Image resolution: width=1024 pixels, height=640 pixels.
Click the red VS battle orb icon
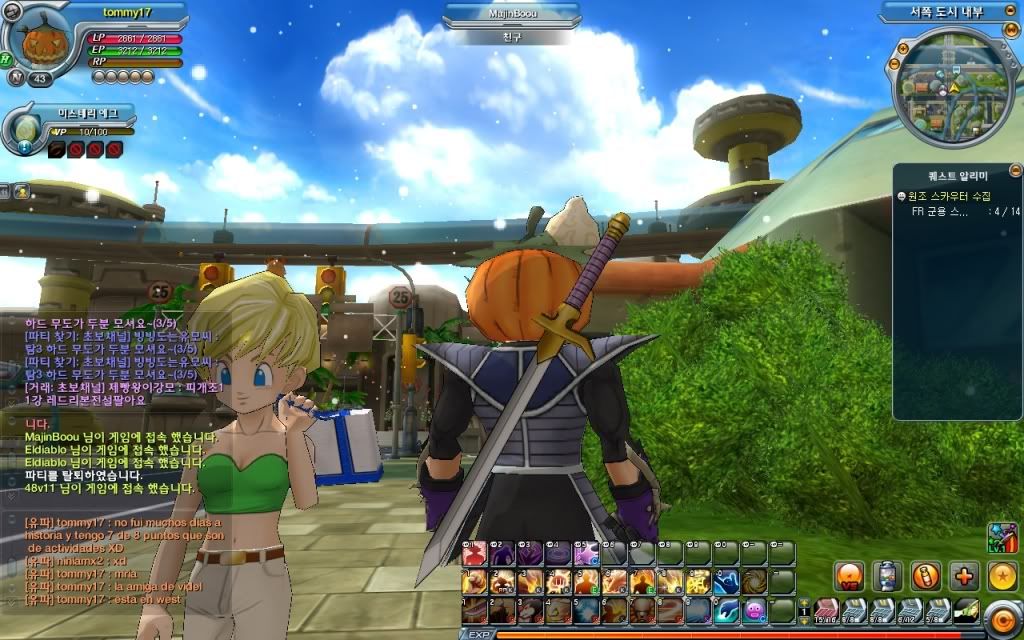(849, 575)
